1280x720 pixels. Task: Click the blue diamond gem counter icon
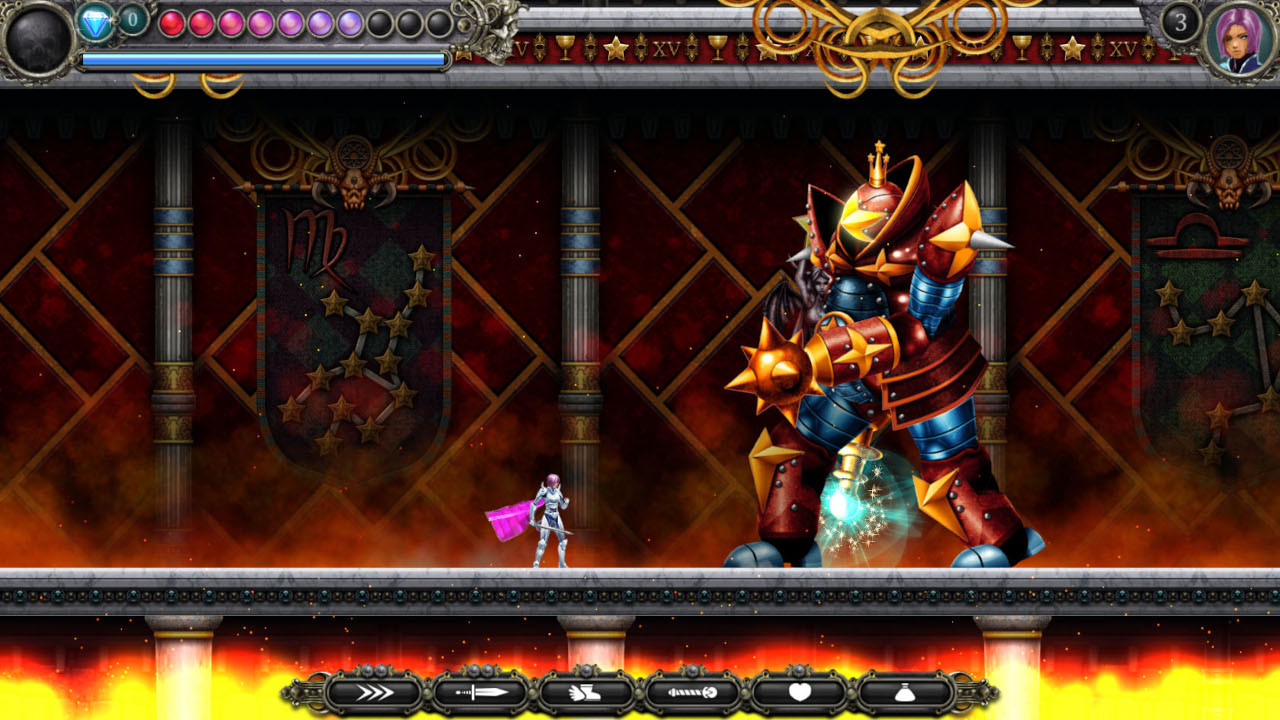click(95, 22)
